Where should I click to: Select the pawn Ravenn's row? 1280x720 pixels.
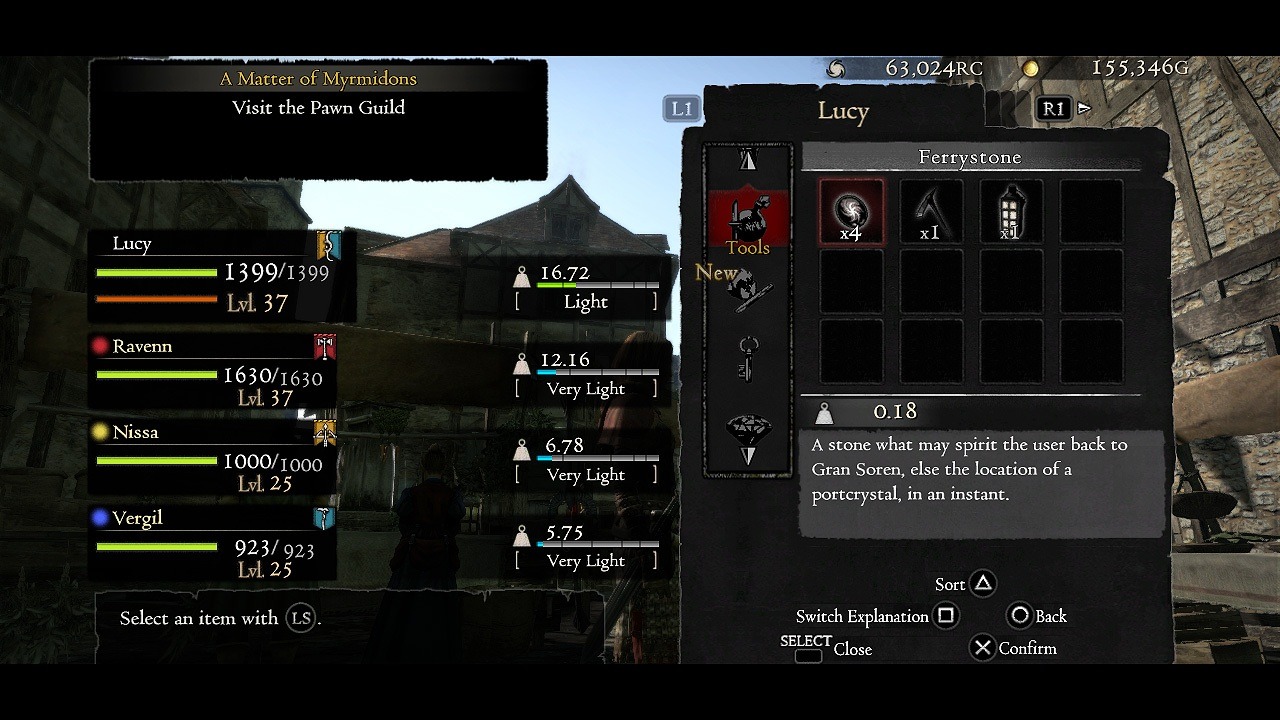[x=212, y=372]
